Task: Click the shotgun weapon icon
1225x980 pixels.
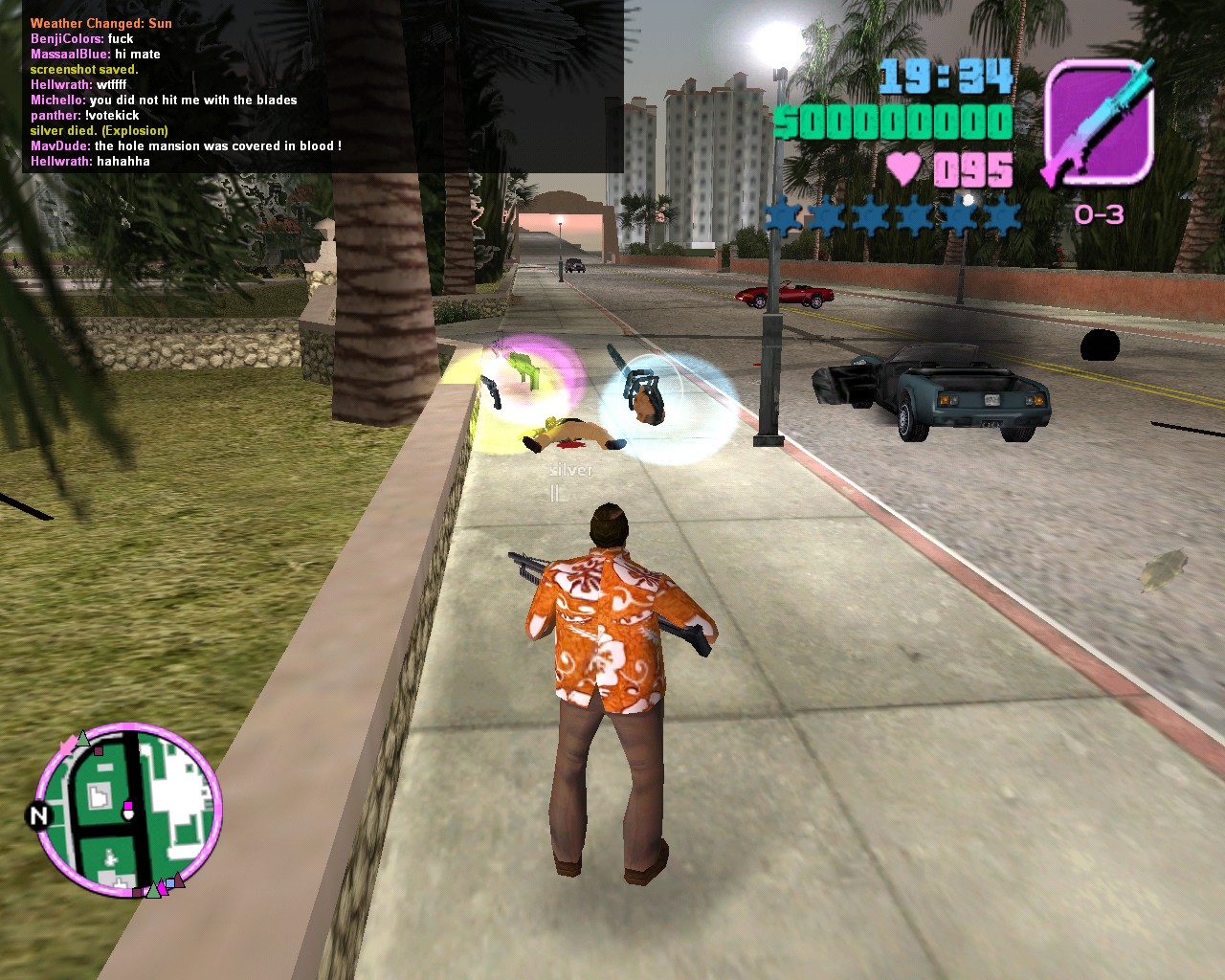Action: tap(1099, 122)
